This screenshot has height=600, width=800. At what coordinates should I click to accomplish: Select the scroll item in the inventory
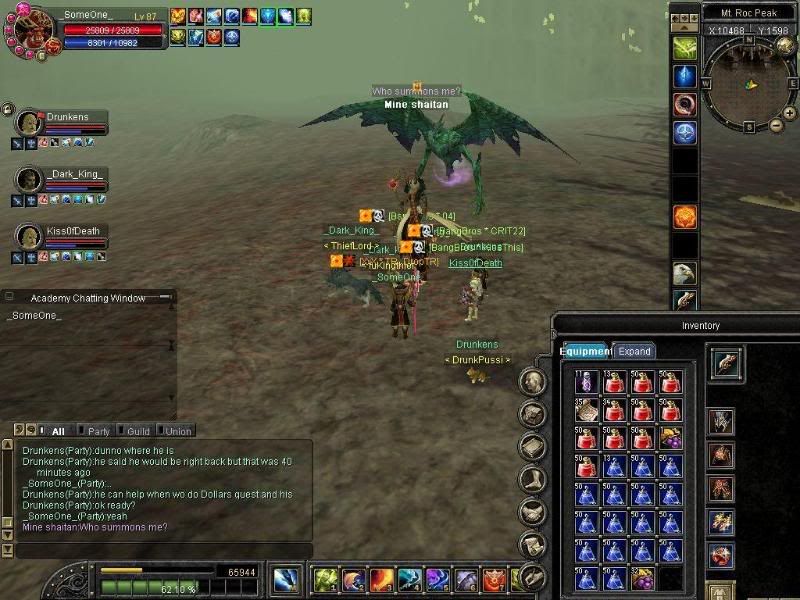[586, 410]
